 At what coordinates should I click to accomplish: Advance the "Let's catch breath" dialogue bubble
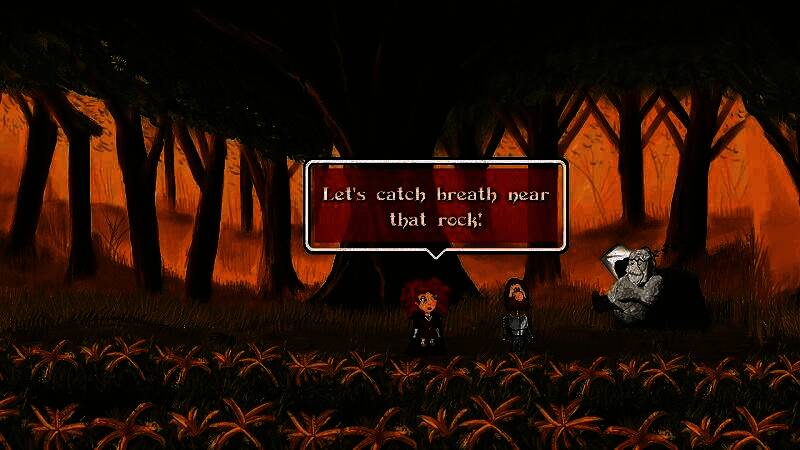[x=435, y=205]
